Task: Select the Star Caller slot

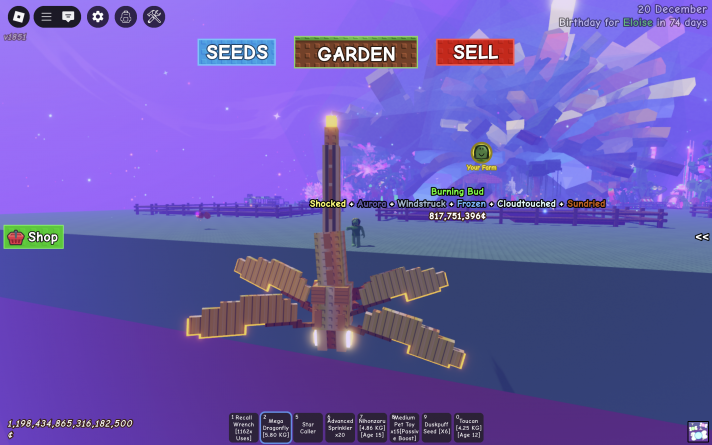Action: coord(308,428)
